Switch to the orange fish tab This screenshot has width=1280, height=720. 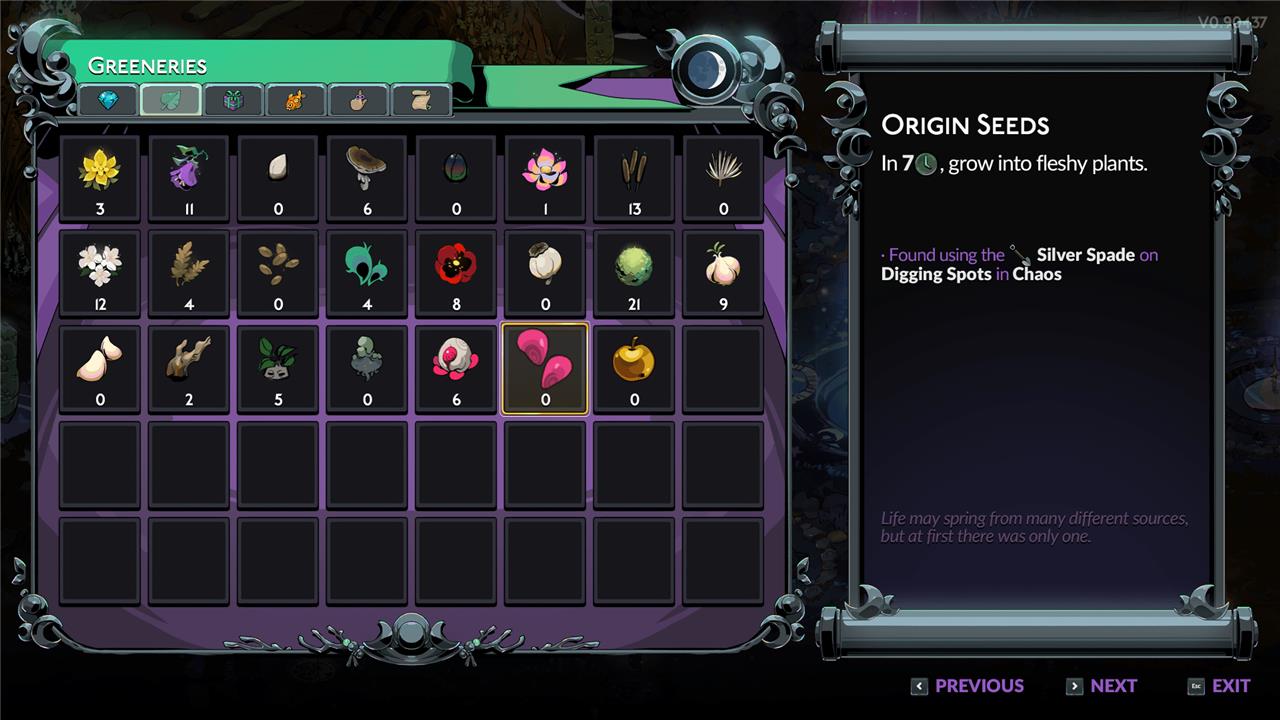295,100
